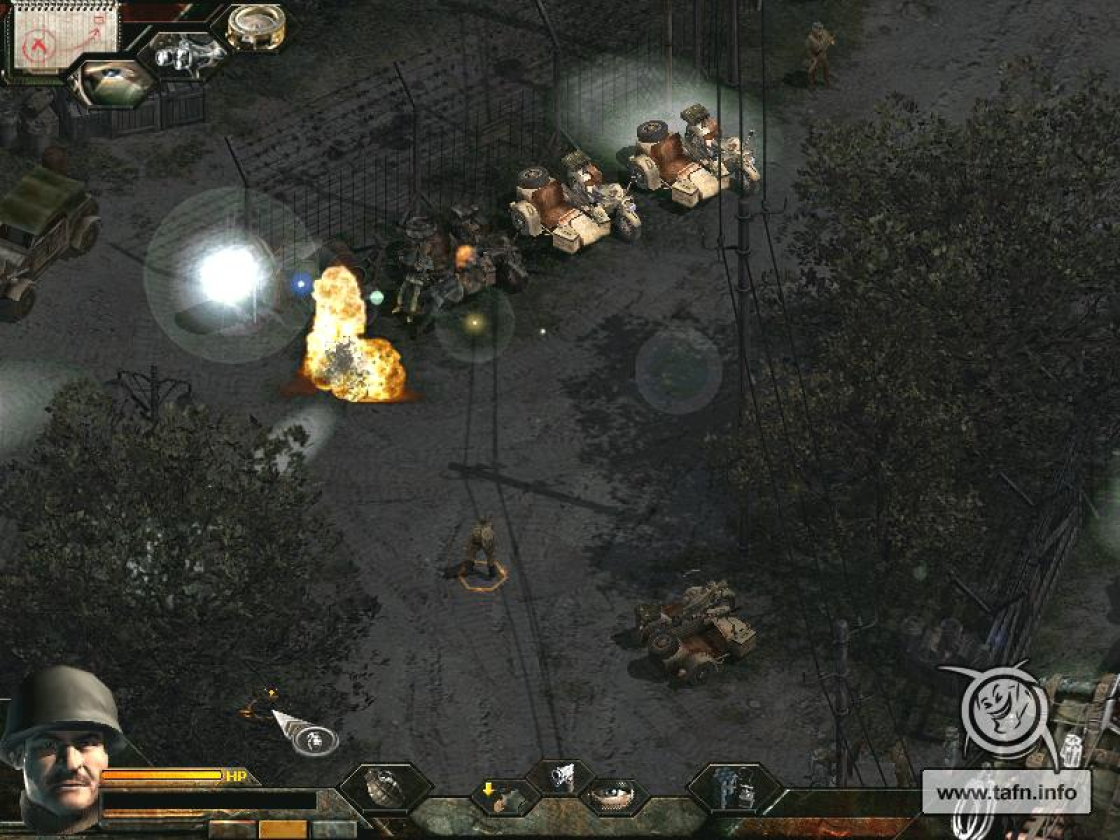
Task: Equip the grenade weapon slot
Action: coord(384,788)
